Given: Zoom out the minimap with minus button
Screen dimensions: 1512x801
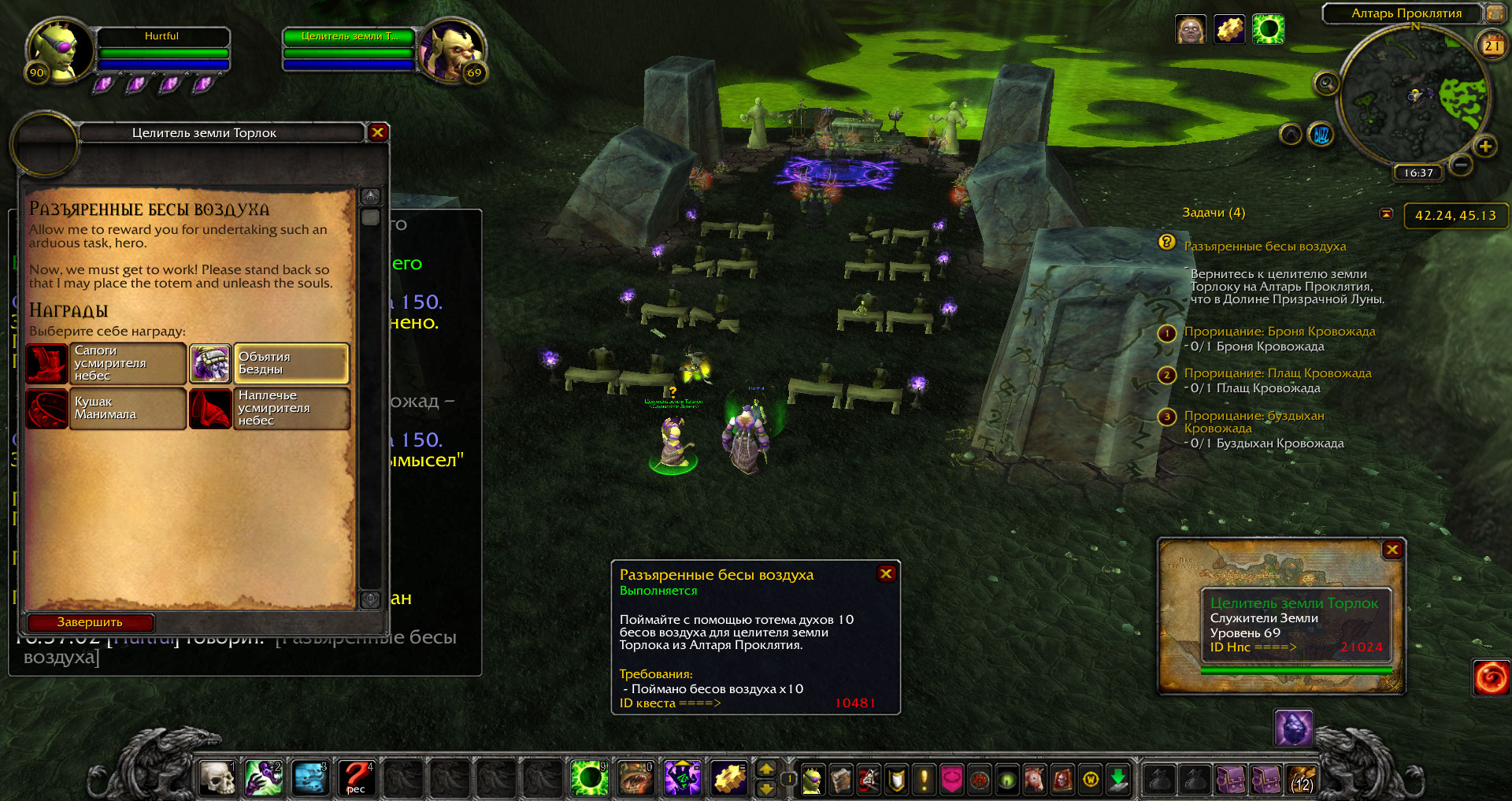Looking at the screenshot, I should (1461, 165).
